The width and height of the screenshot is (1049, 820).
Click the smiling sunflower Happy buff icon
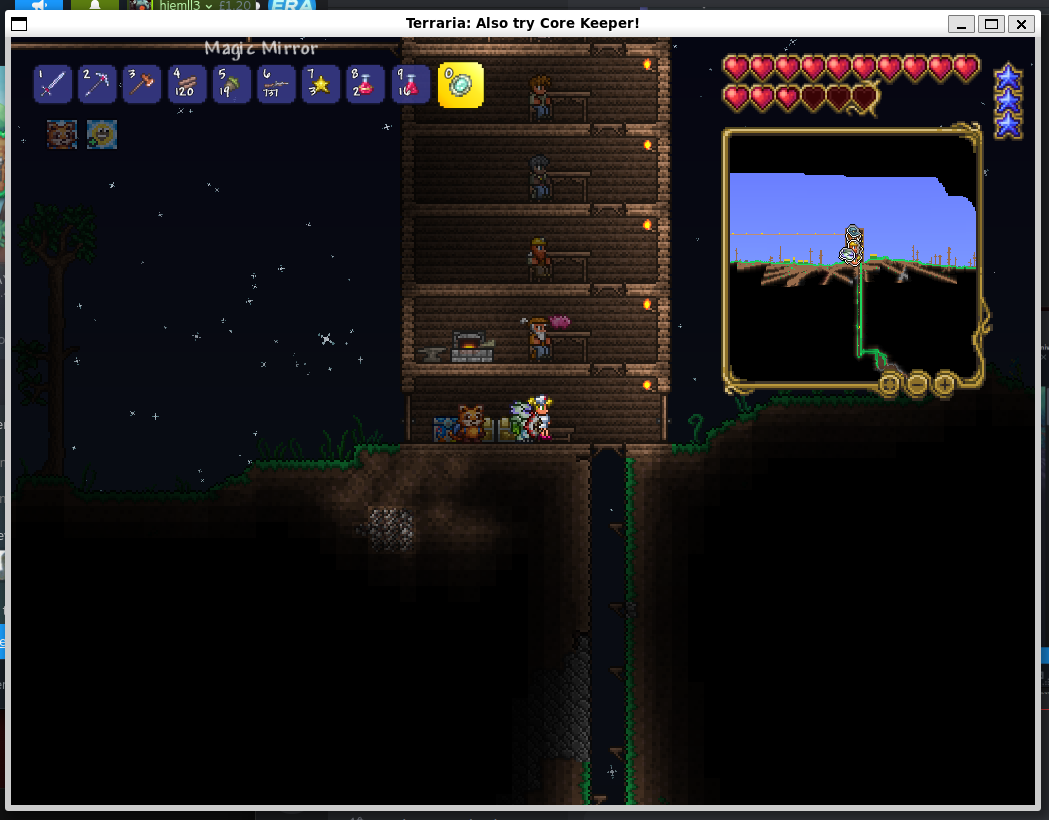[x=102, y=134]
